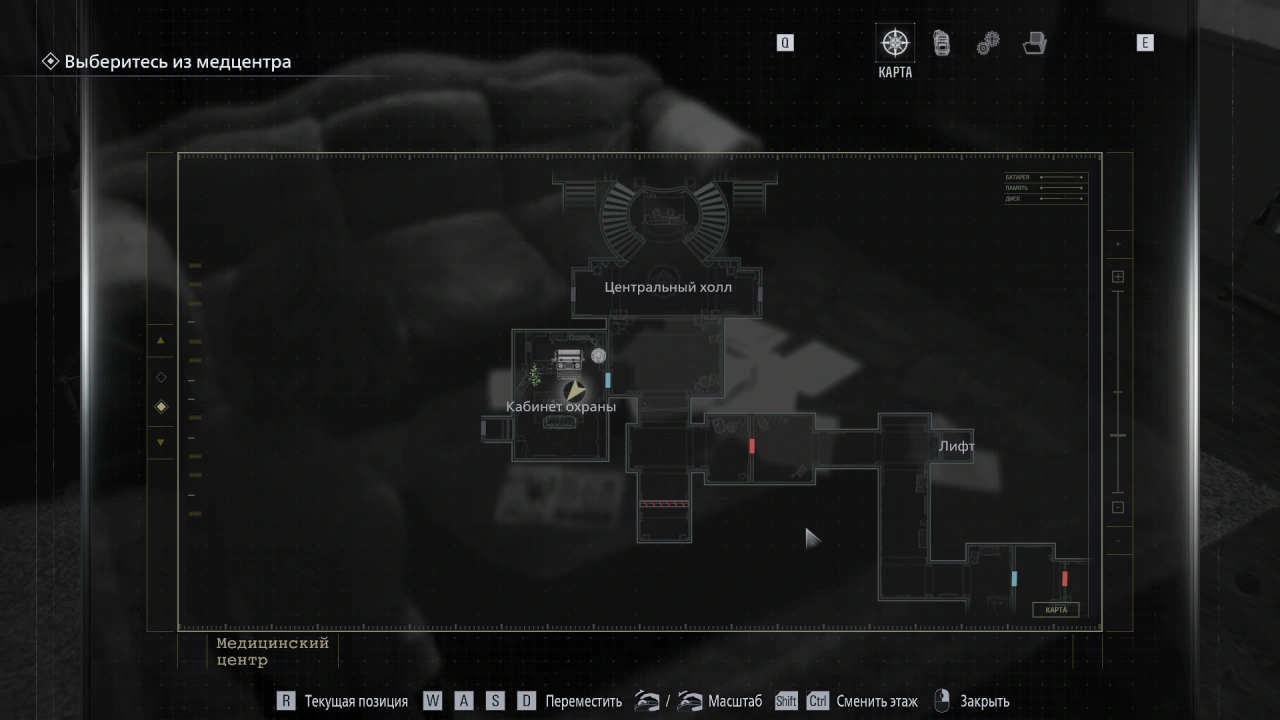
Task: Click the objective tracker Выберитесь из медцентра
Action: click(177, 62)
